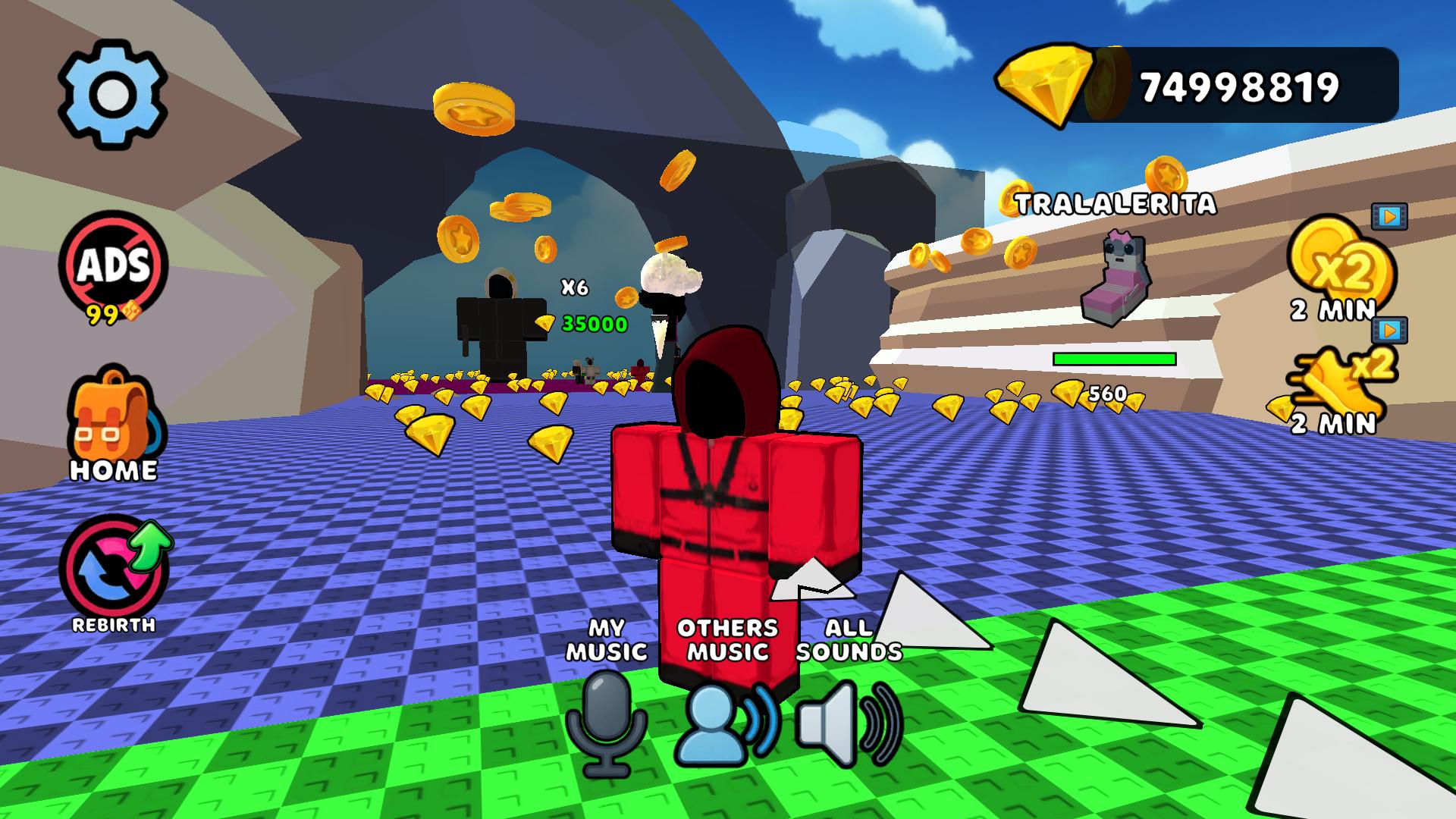Click the TRALALERITA nameplate

(x=1116, y=203)
